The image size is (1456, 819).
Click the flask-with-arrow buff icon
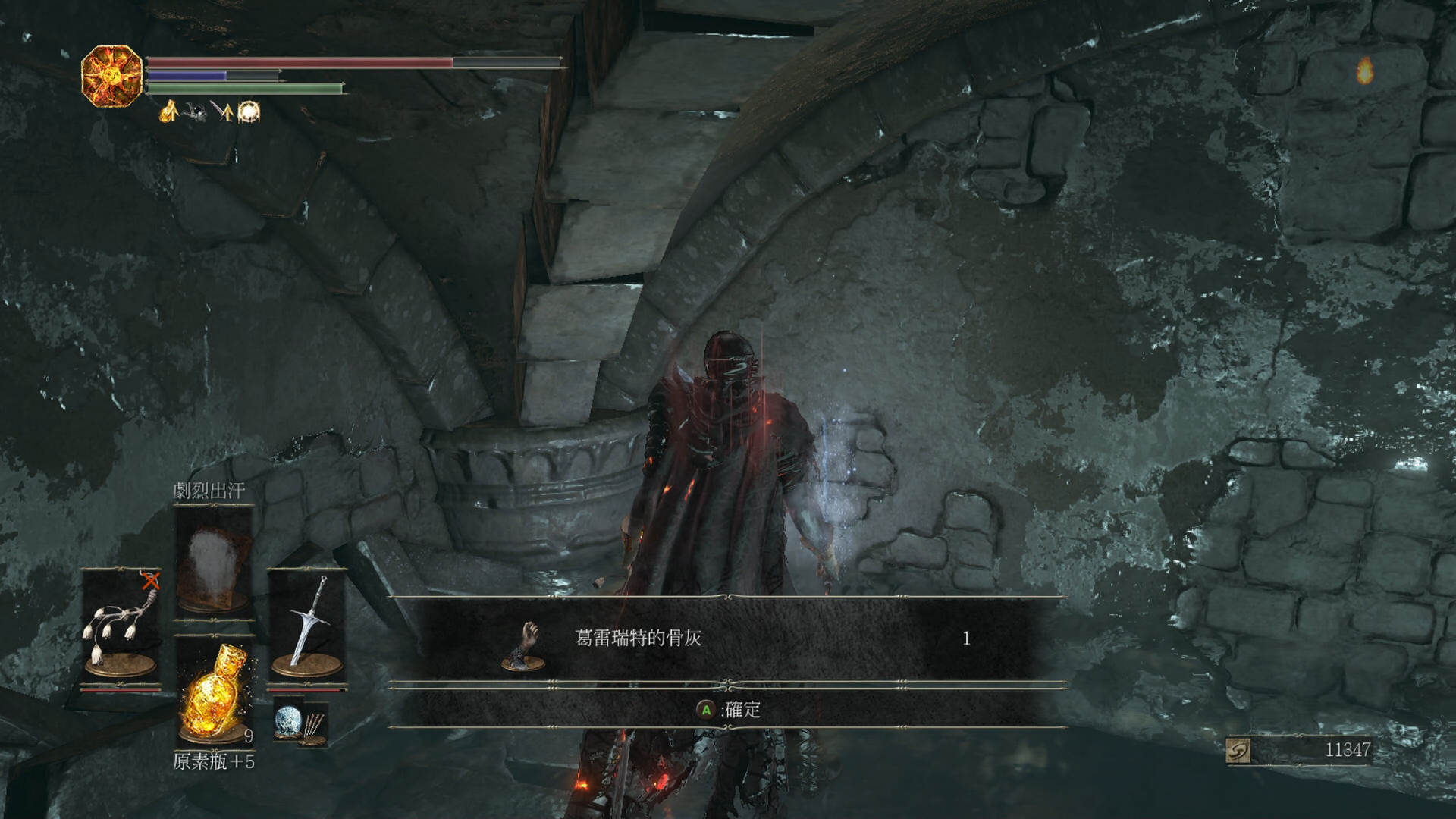tap(168, 111)
